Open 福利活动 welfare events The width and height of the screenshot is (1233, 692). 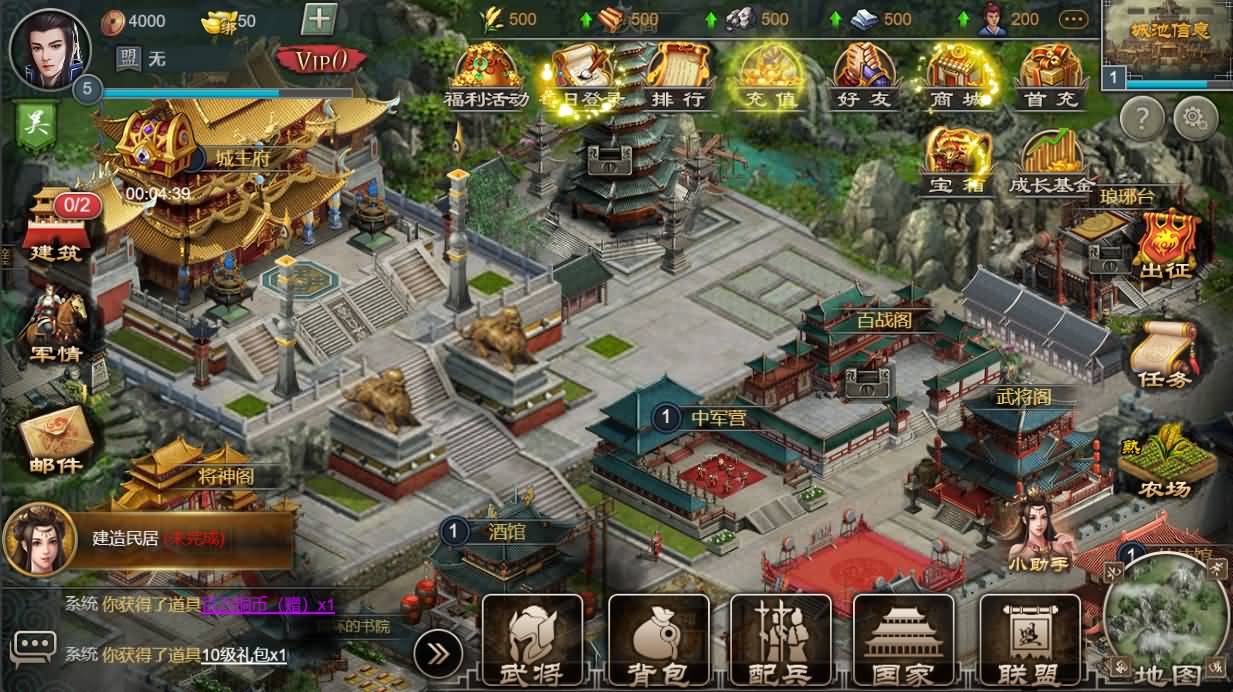486,75
